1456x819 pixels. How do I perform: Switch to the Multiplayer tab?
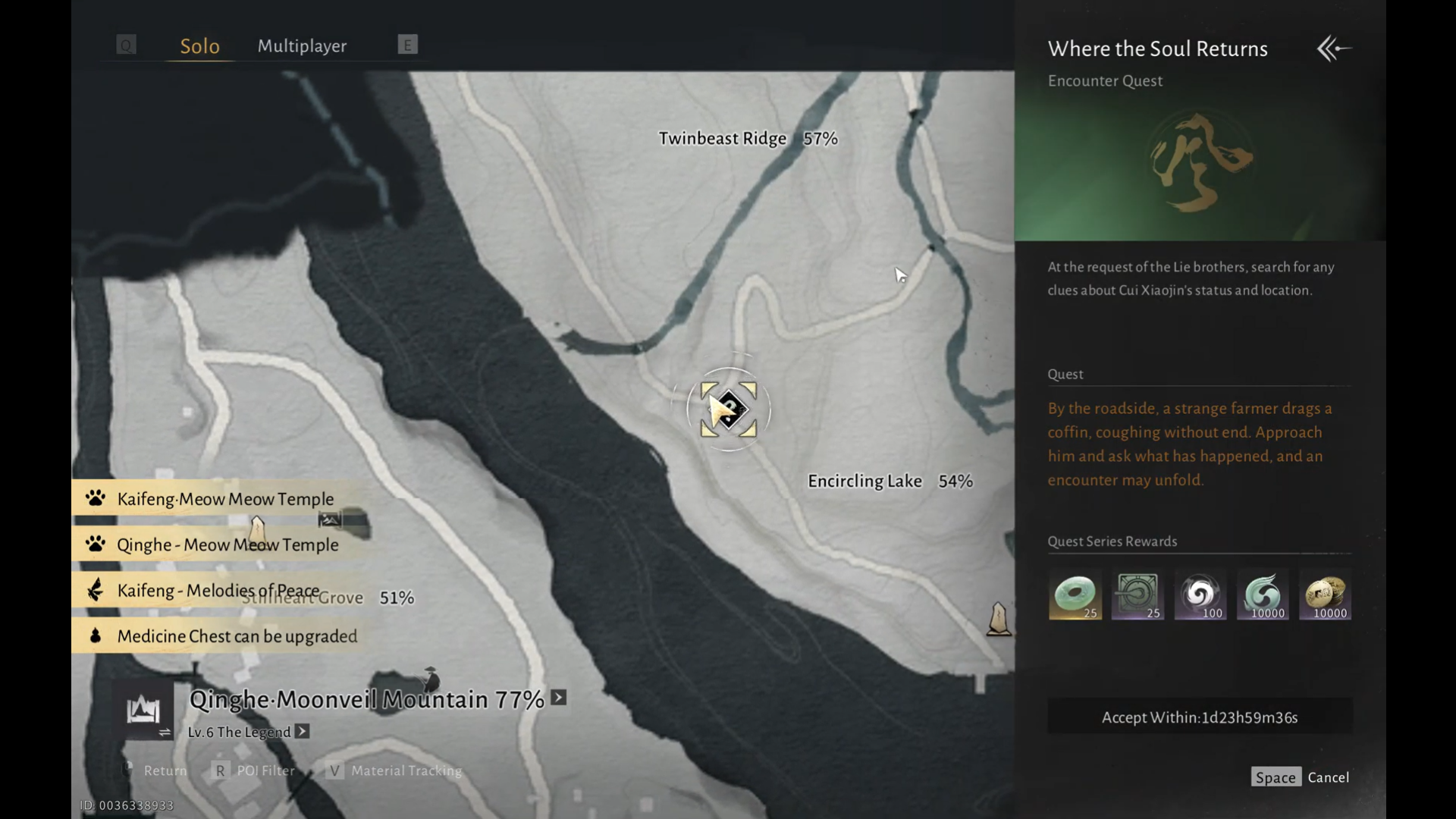coord(302,45)
